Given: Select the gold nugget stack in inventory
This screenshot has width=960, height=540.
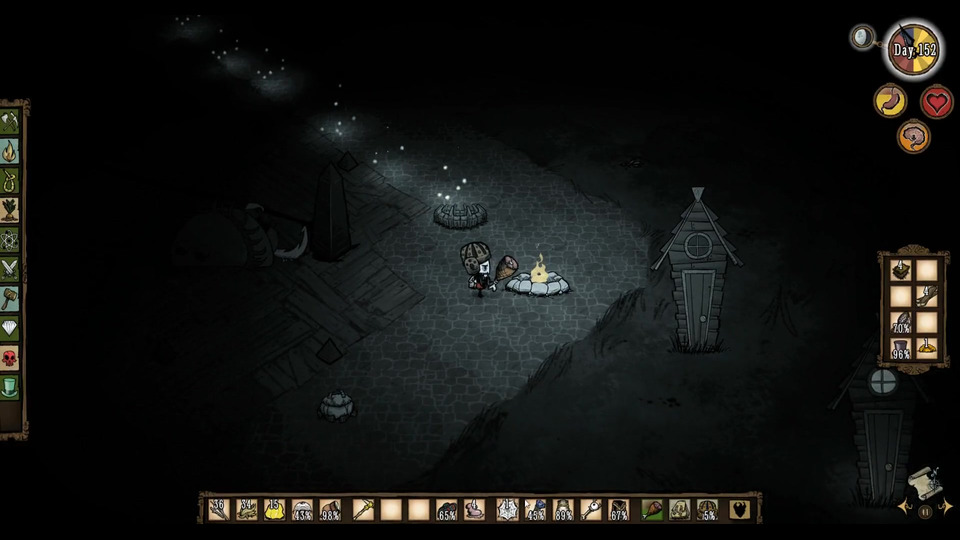Looking at the screenshot, I should 273,510.
